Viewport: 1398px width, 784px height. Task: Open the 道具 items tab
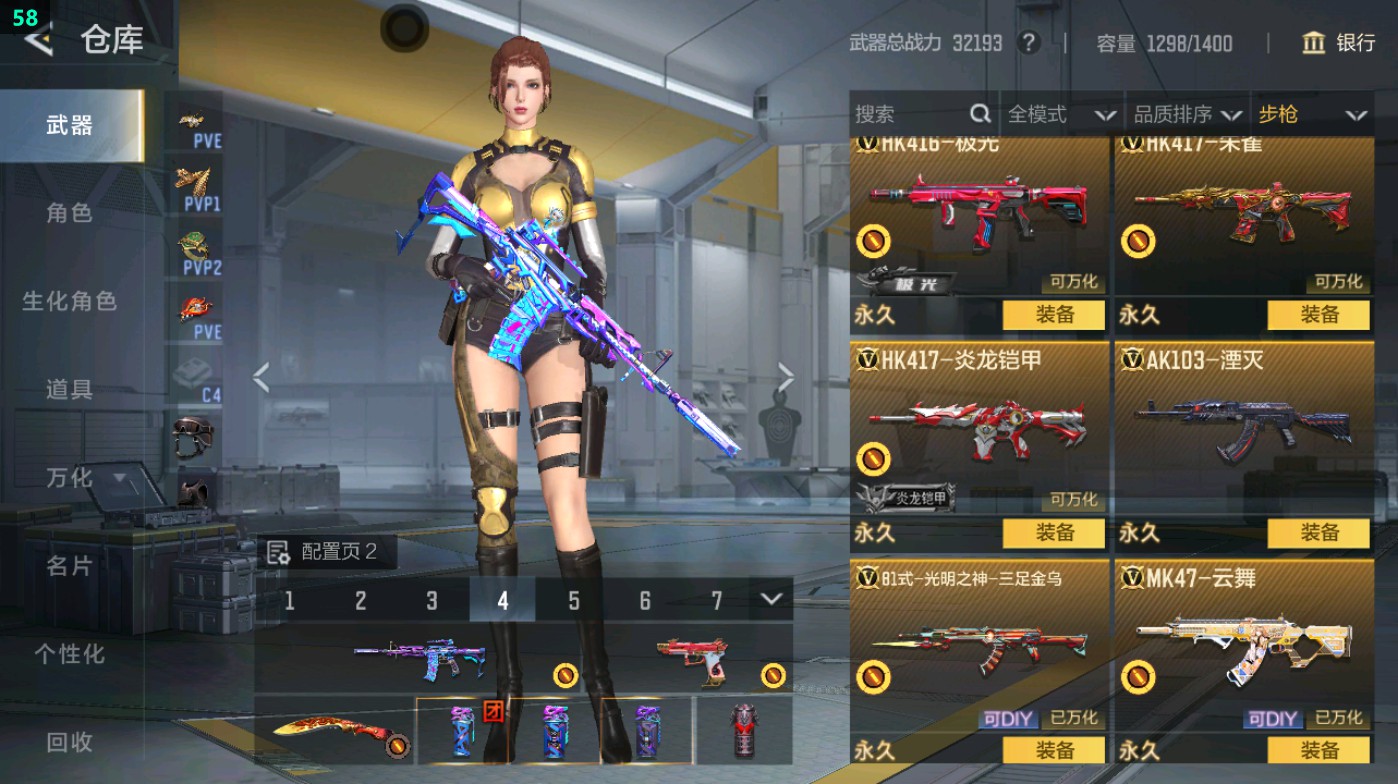pos(69,389)
